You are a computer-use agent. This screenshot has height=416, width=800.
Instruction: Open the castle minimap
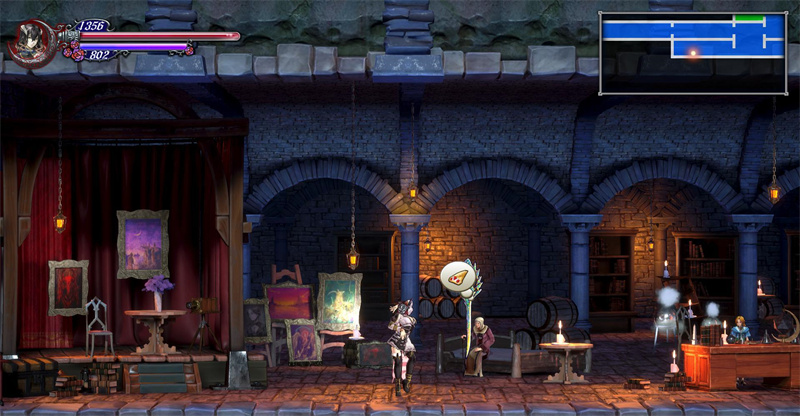pyautogui.click(x=691, y=53)
